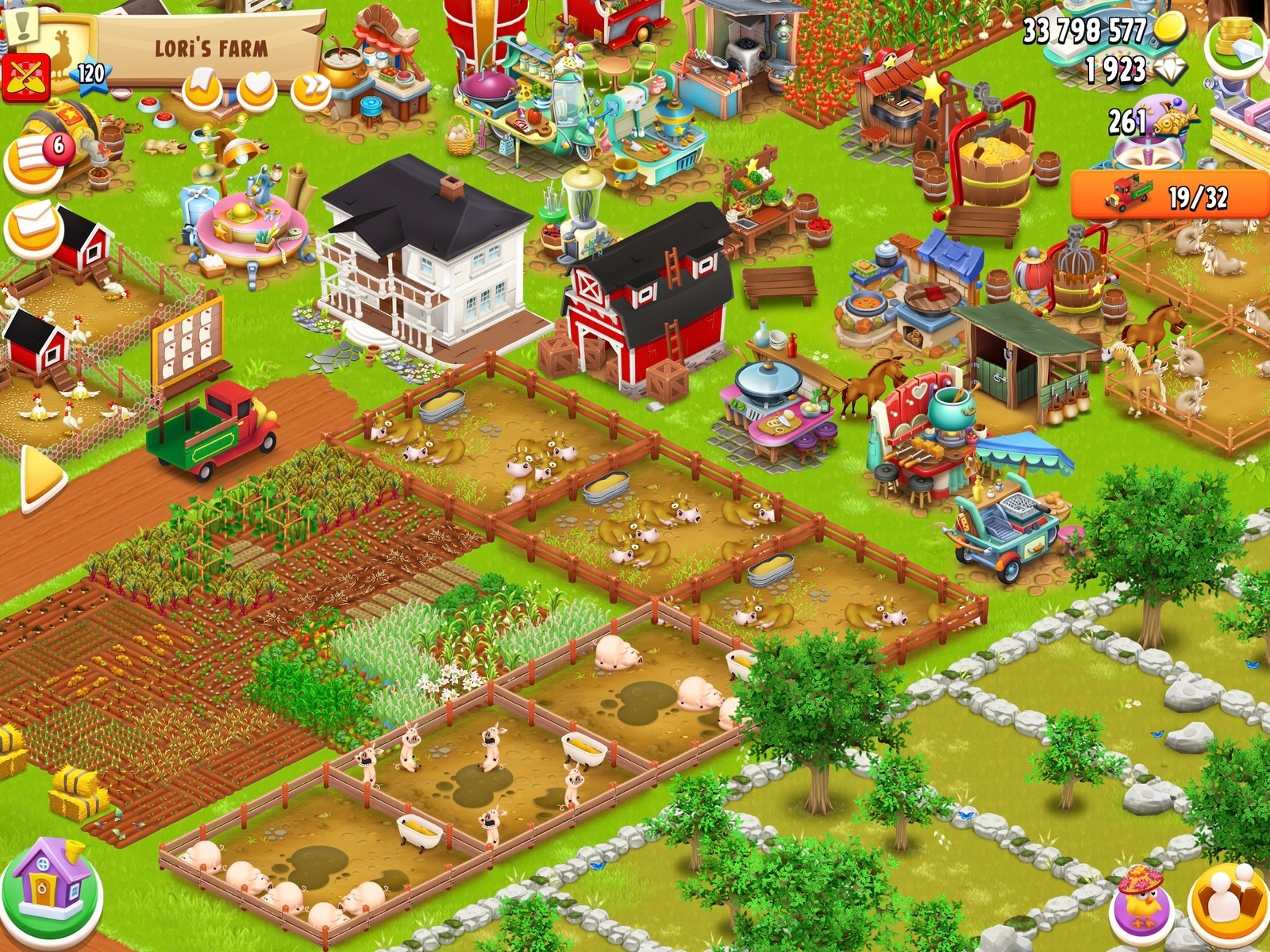1270x952 pixels.
Task: Open the crossed shovels derby icon
Action: 25,79
